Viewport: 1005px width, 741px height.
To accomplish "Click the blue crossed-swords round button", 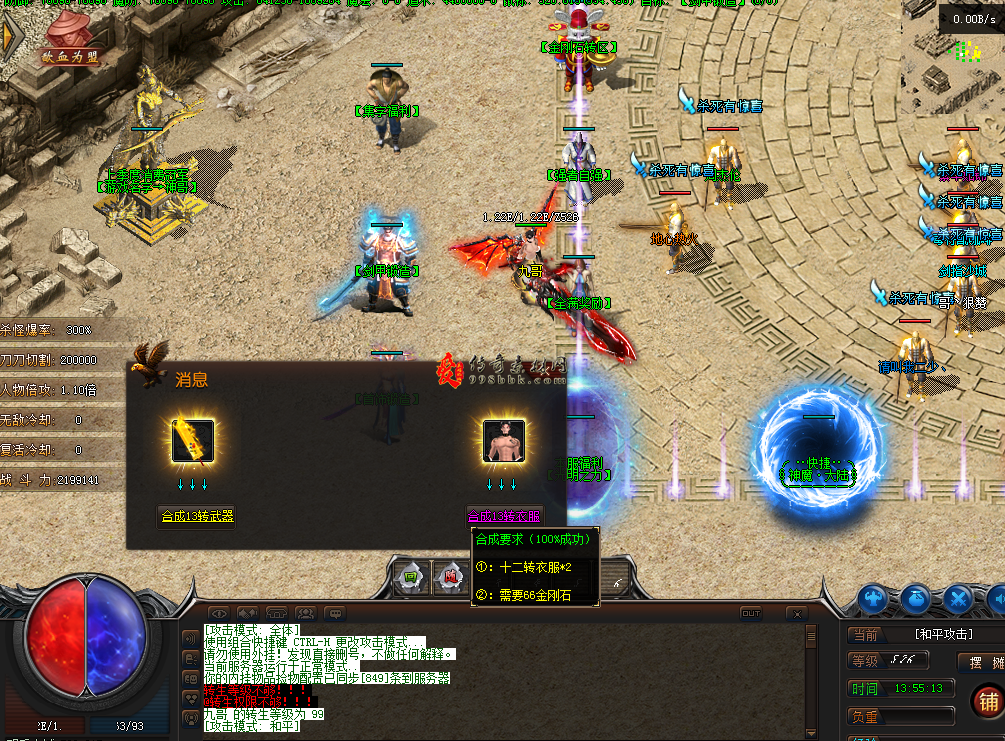I will click(x=957, y=599).
